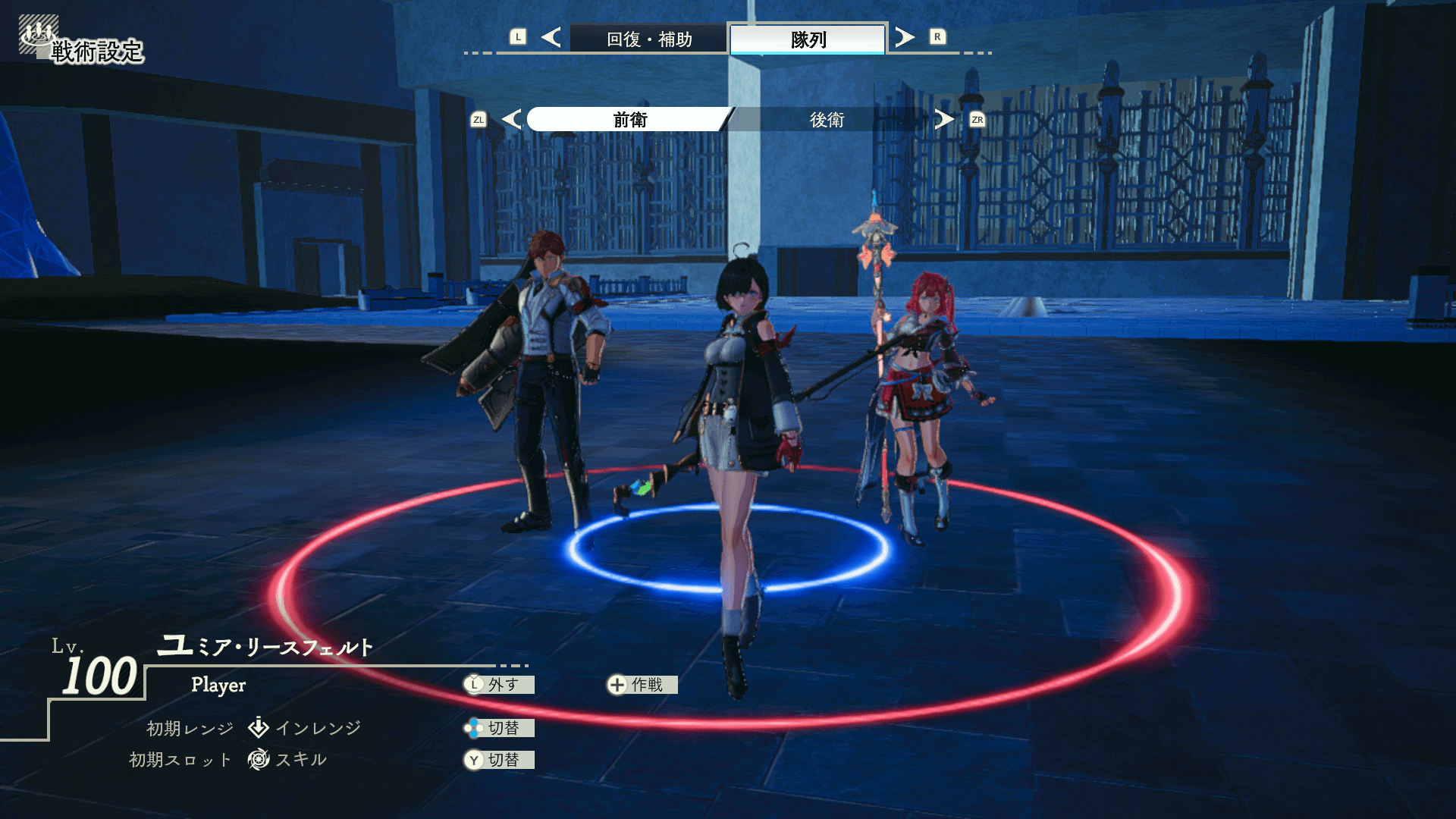Toggle 初期レンジ with its 切替 button
1456x819 pixels.
500,728
